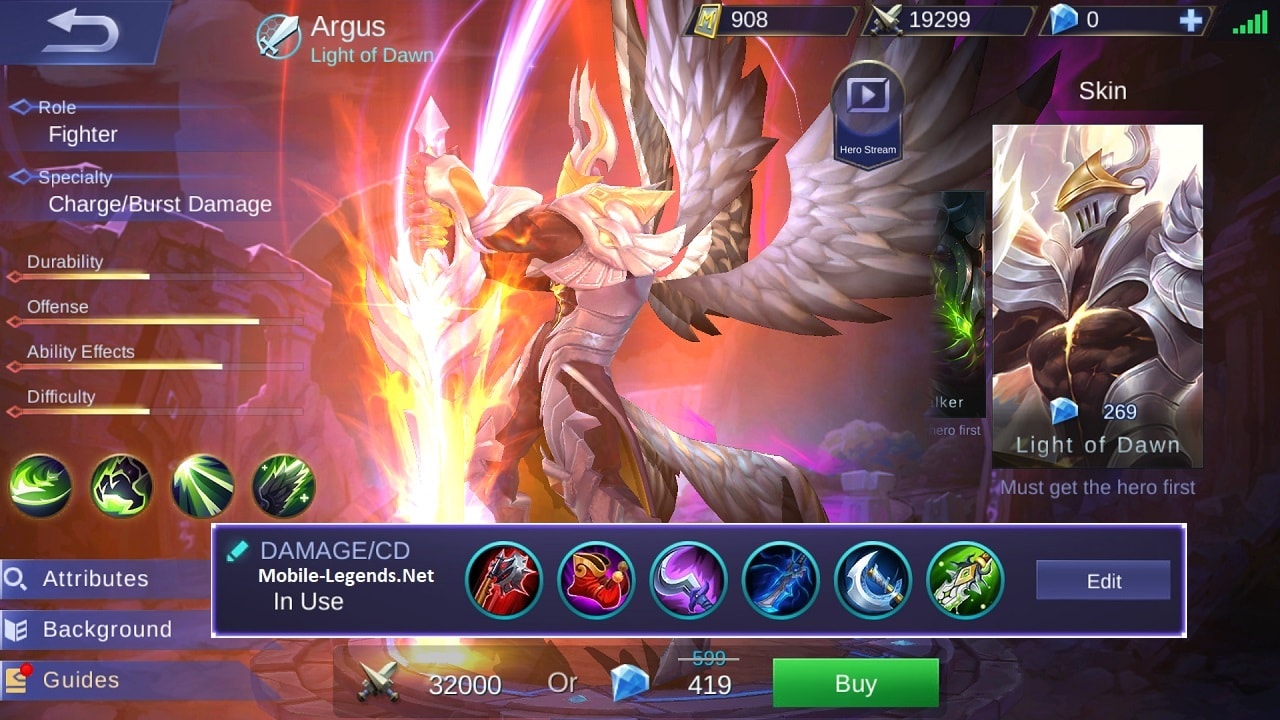
Task: Select Argus's first skill icon
Action: [39, 486]
